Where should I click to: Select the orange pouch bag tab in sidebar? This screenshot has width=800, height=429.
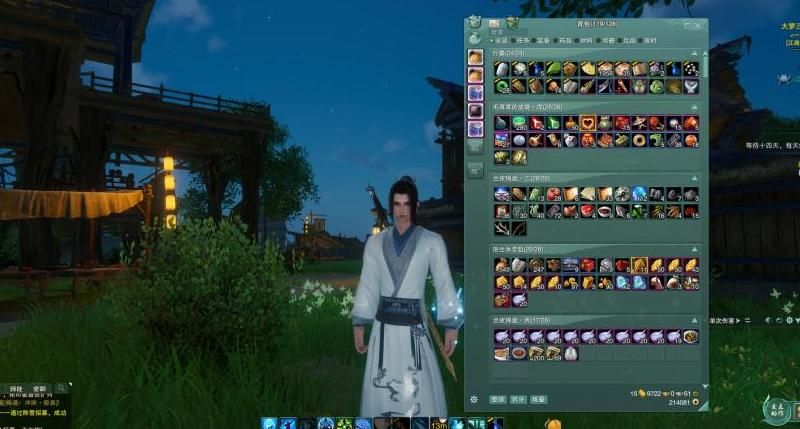click(x=476, y=55)
